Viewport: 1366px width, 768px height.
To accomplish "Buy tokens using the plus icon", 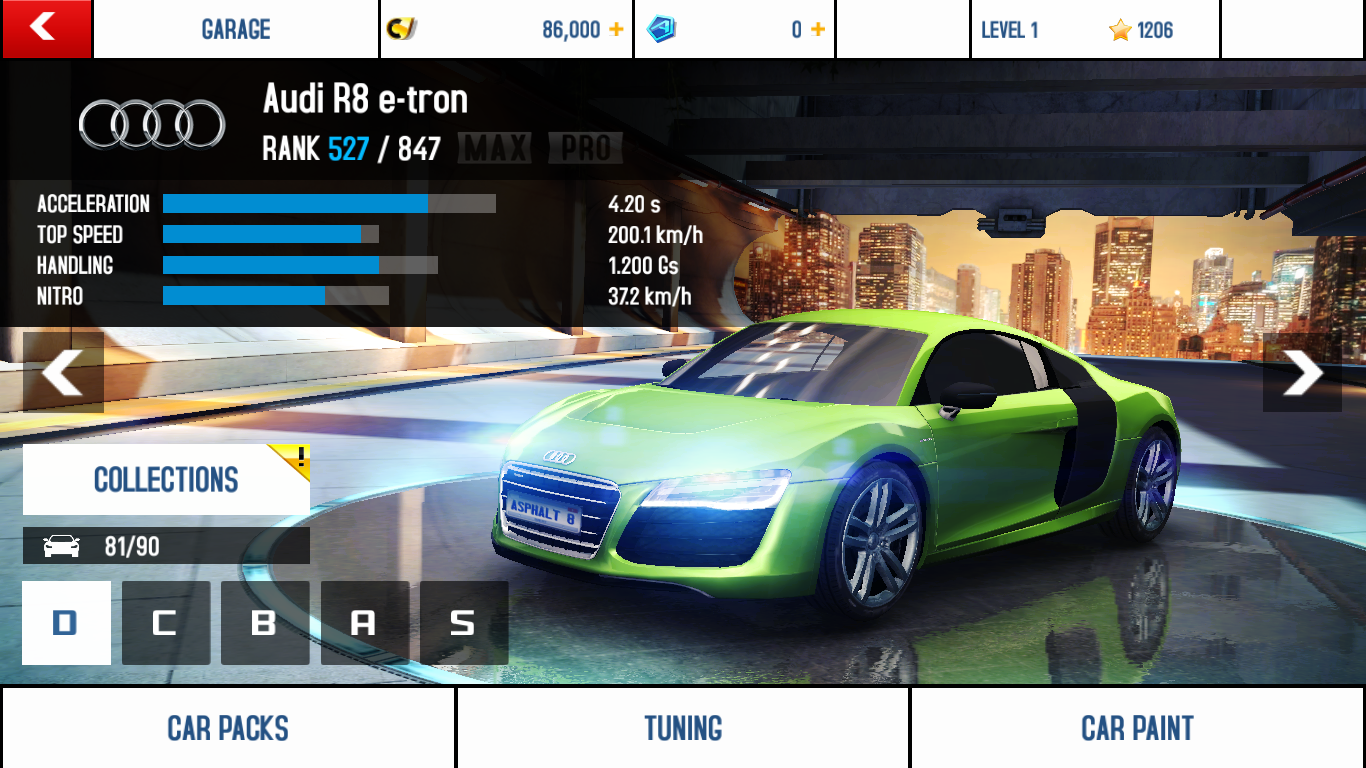I will (818, 30).
